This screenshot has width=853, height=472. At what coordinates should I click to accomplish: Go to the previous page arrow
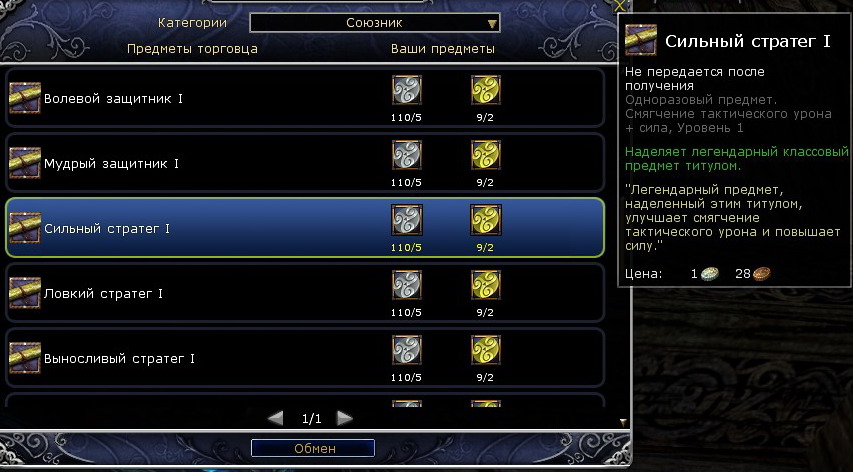click(x=276, y=418)
